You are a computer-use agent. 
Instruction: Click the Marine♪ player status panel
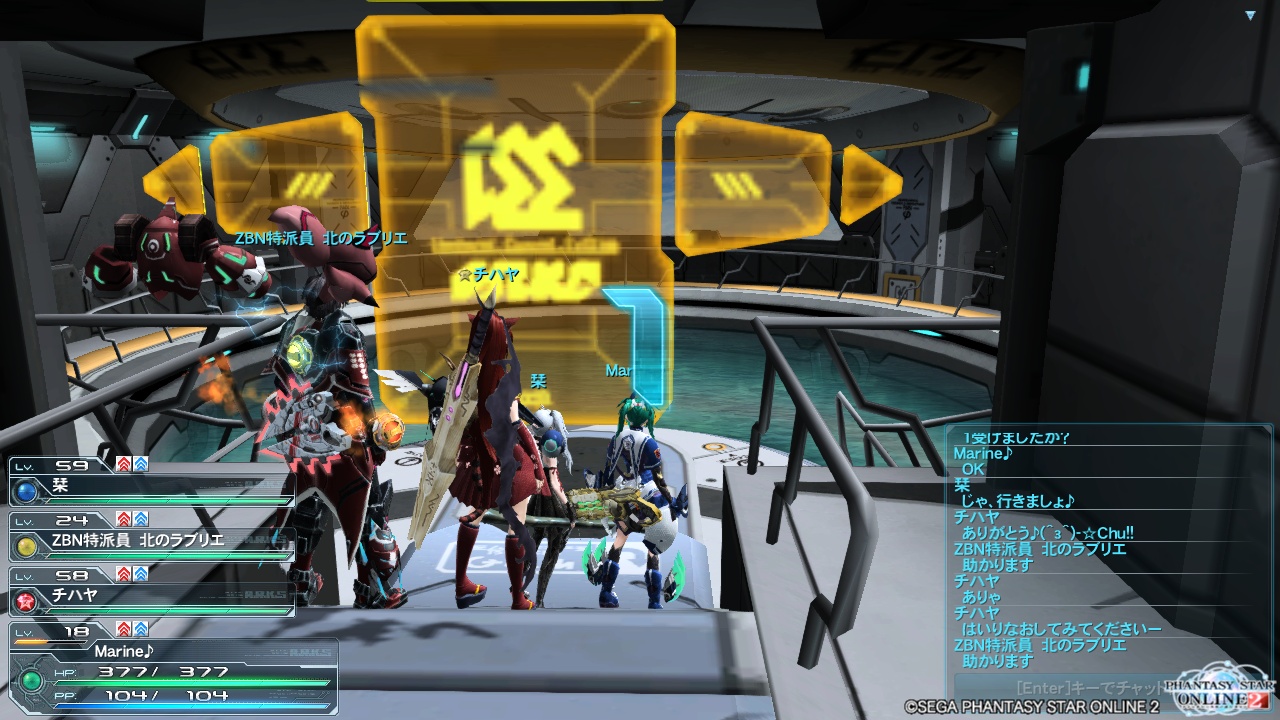point(170,670)
